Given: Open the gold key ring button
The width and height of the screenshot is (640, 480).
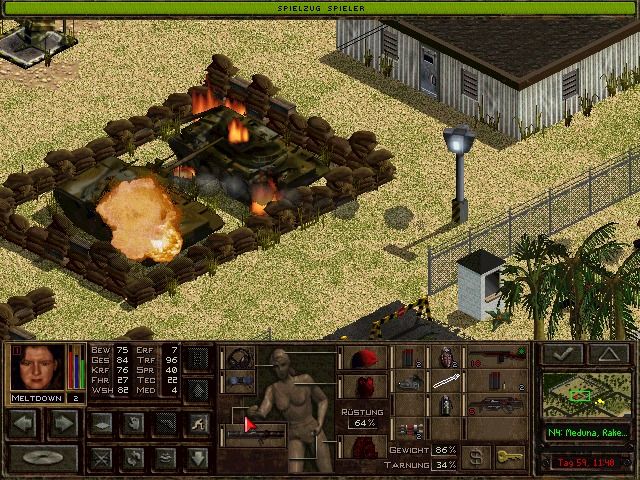Looking at the screenshot, I should click(510, 456).
